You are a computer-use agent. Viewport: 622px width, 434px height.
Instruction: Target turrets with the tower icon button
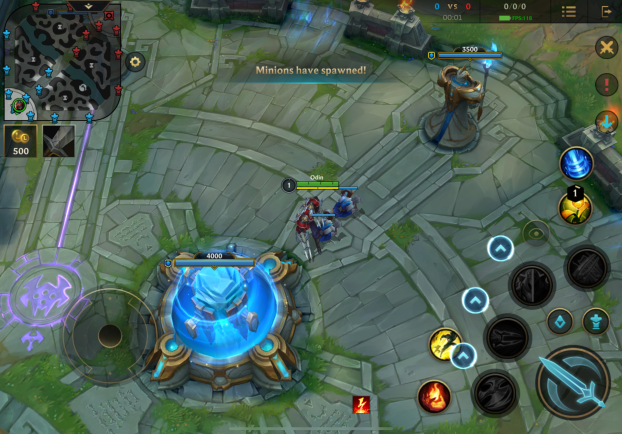tap(596, 322)
